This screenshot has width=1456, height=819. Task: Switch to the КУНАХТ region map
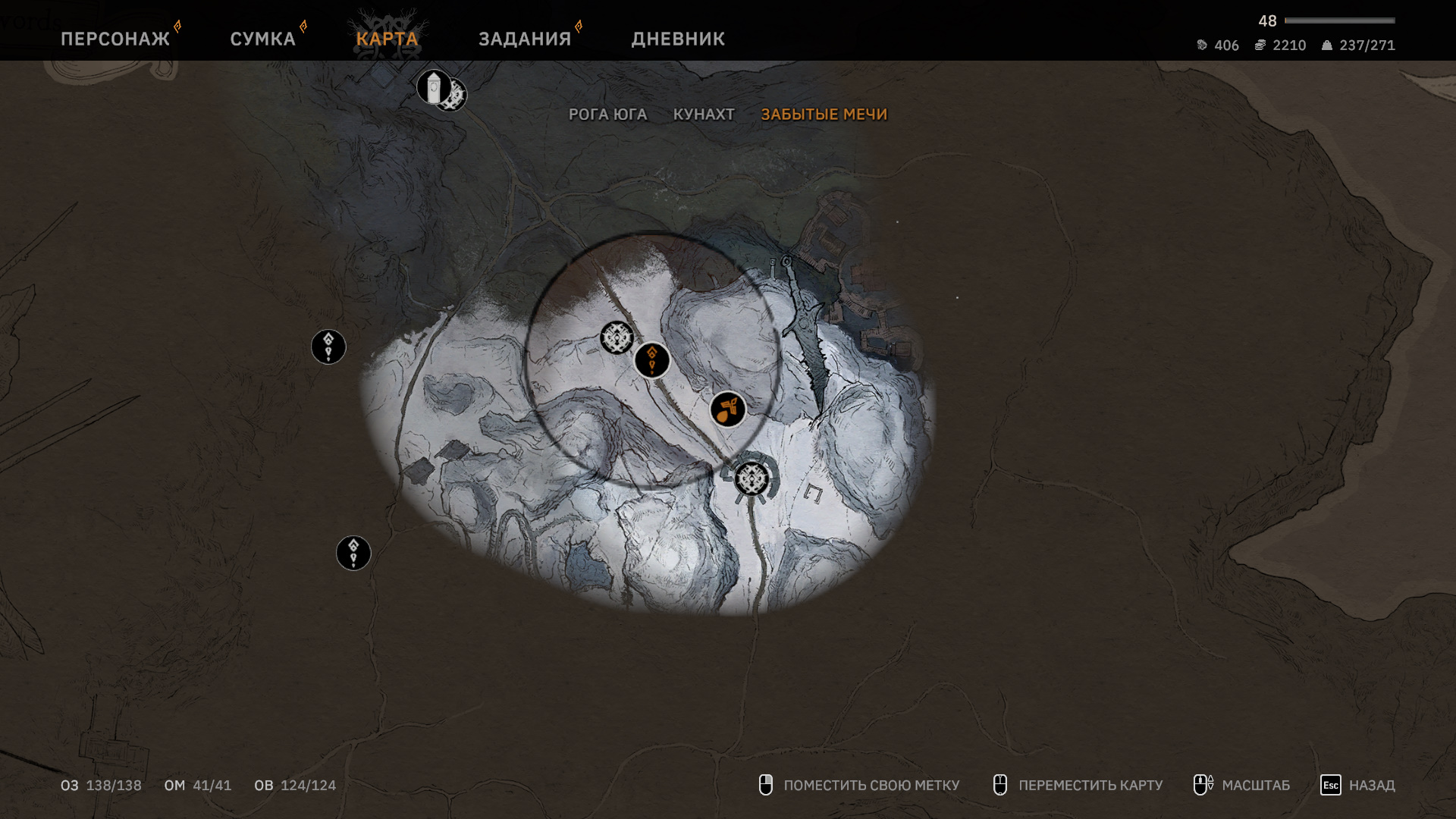[x=704, y=115]
